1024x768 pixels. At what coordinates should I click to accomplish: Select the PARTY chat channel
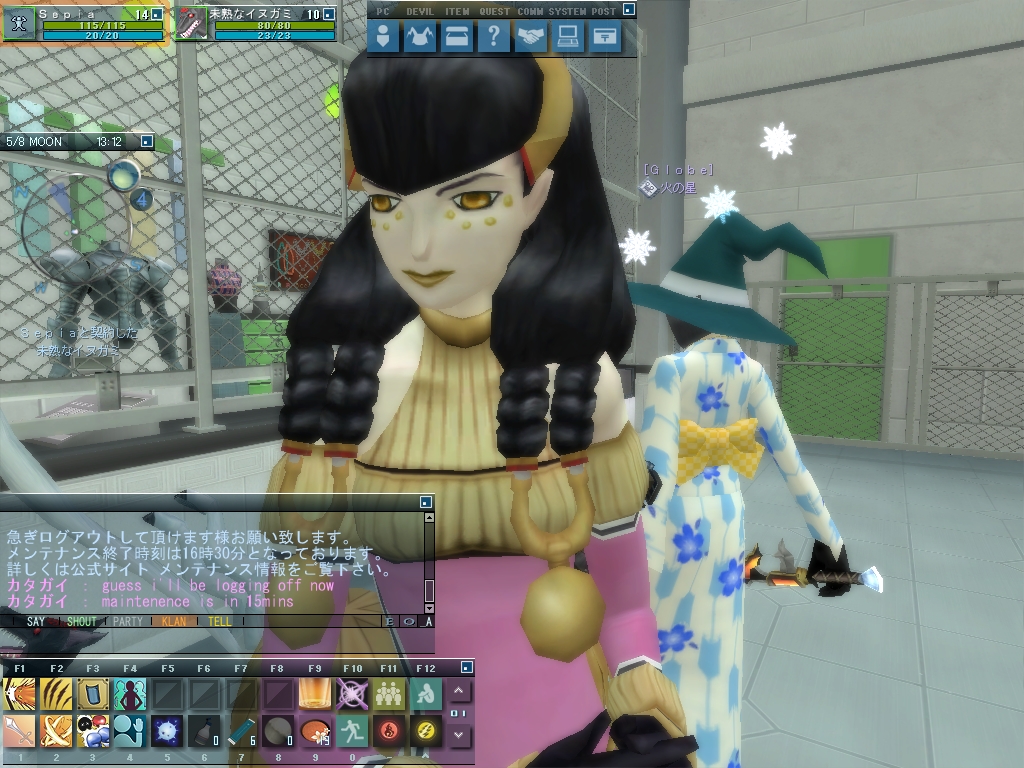(128, 621)
